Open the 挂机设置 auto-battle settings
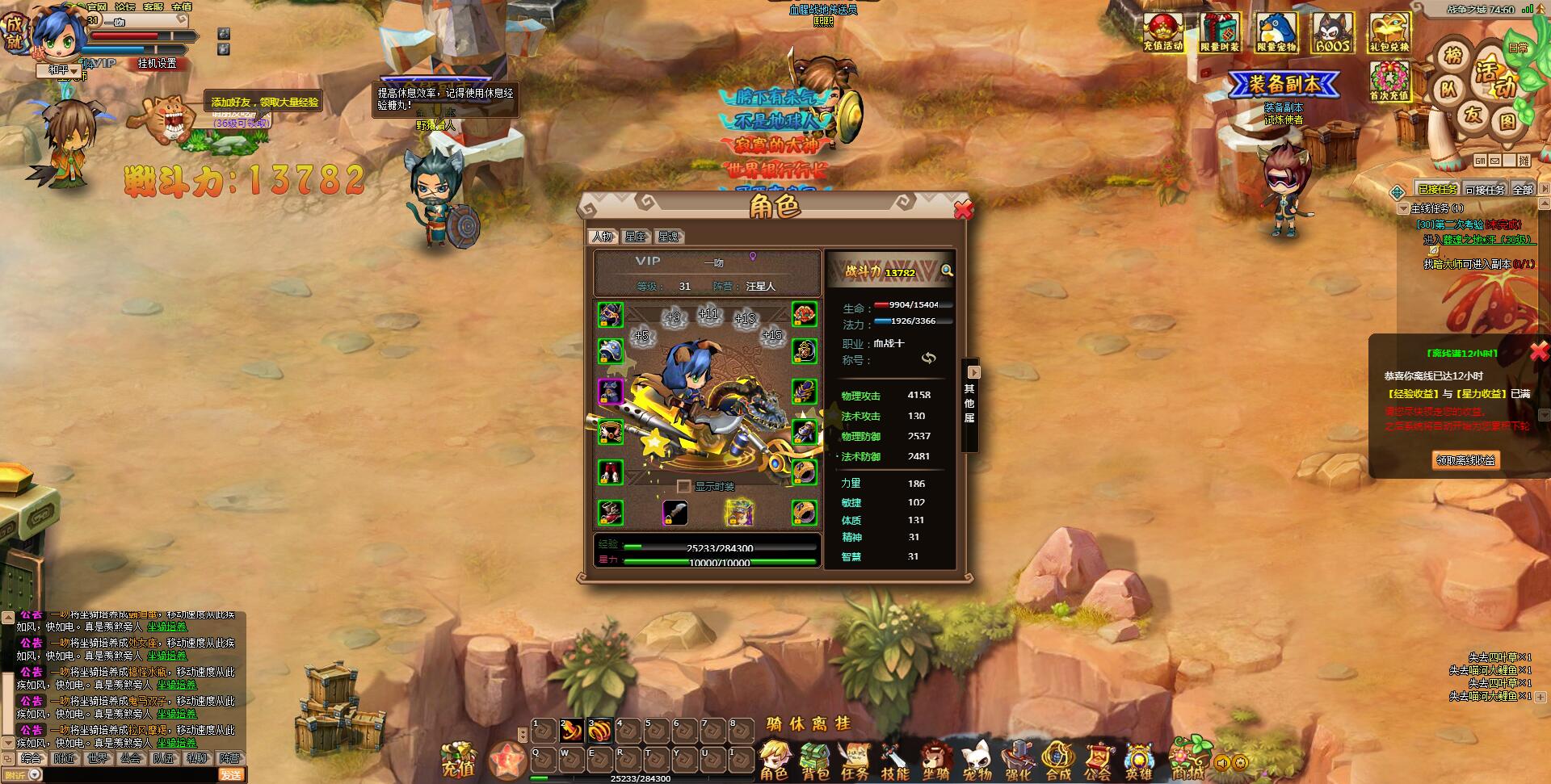The width and height of the screenshot is (1551, 784). point(157,63)
